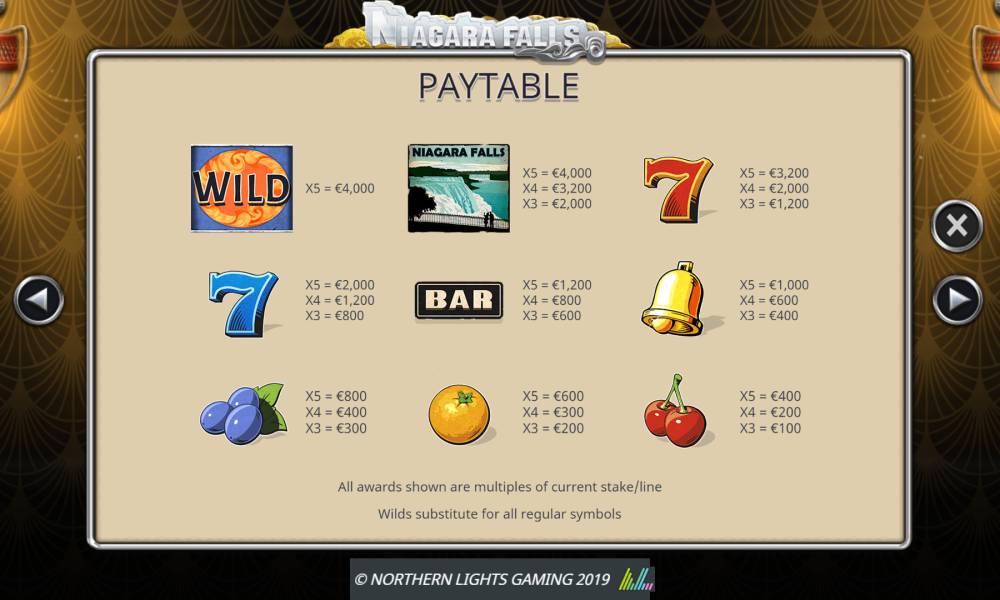Close the paytable with the X button
Screen dimensions: 1000x600
[x=957, y=226]
